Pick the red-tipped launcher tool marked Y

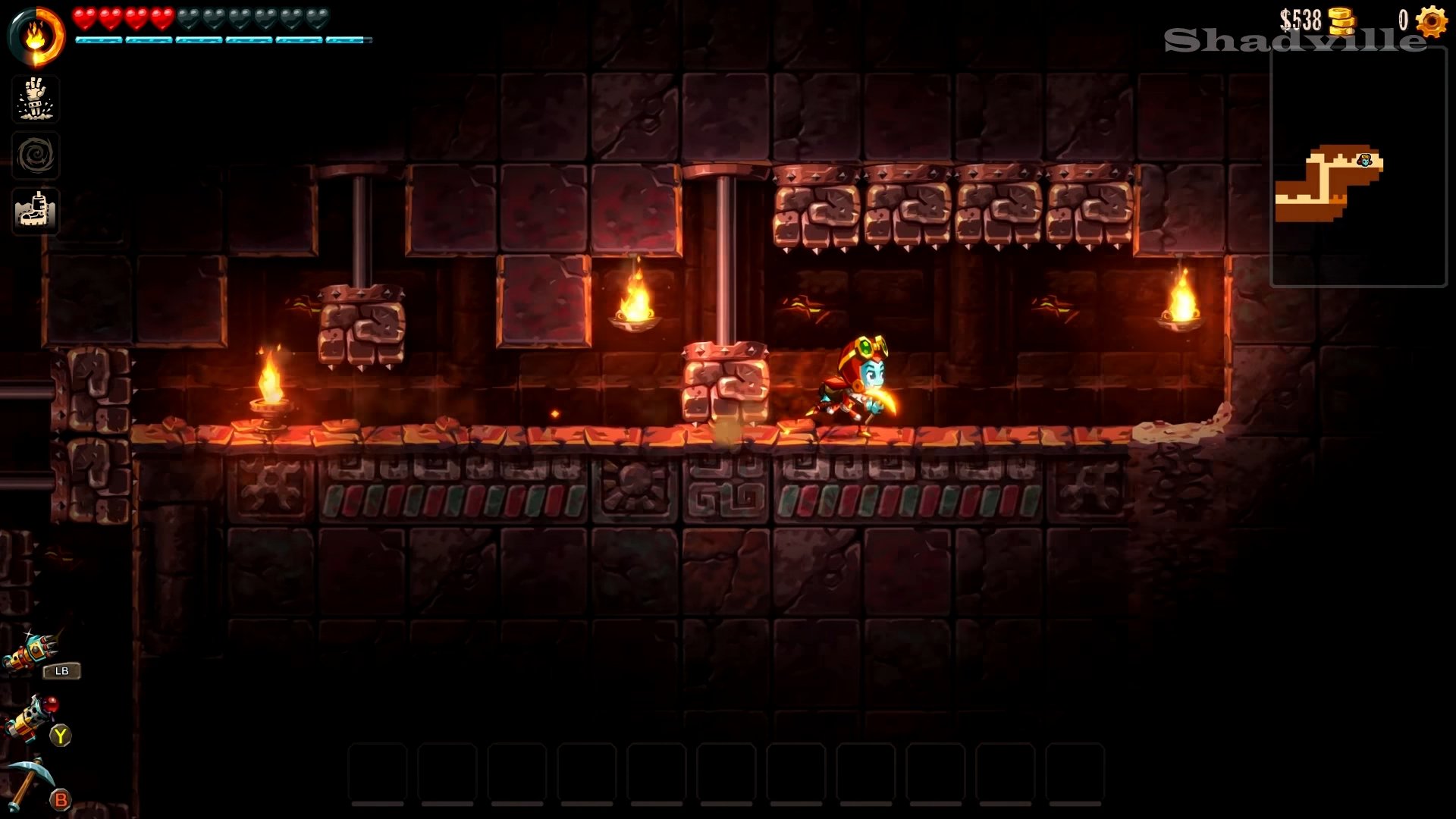pyautogui.click(x=32, y=717)
